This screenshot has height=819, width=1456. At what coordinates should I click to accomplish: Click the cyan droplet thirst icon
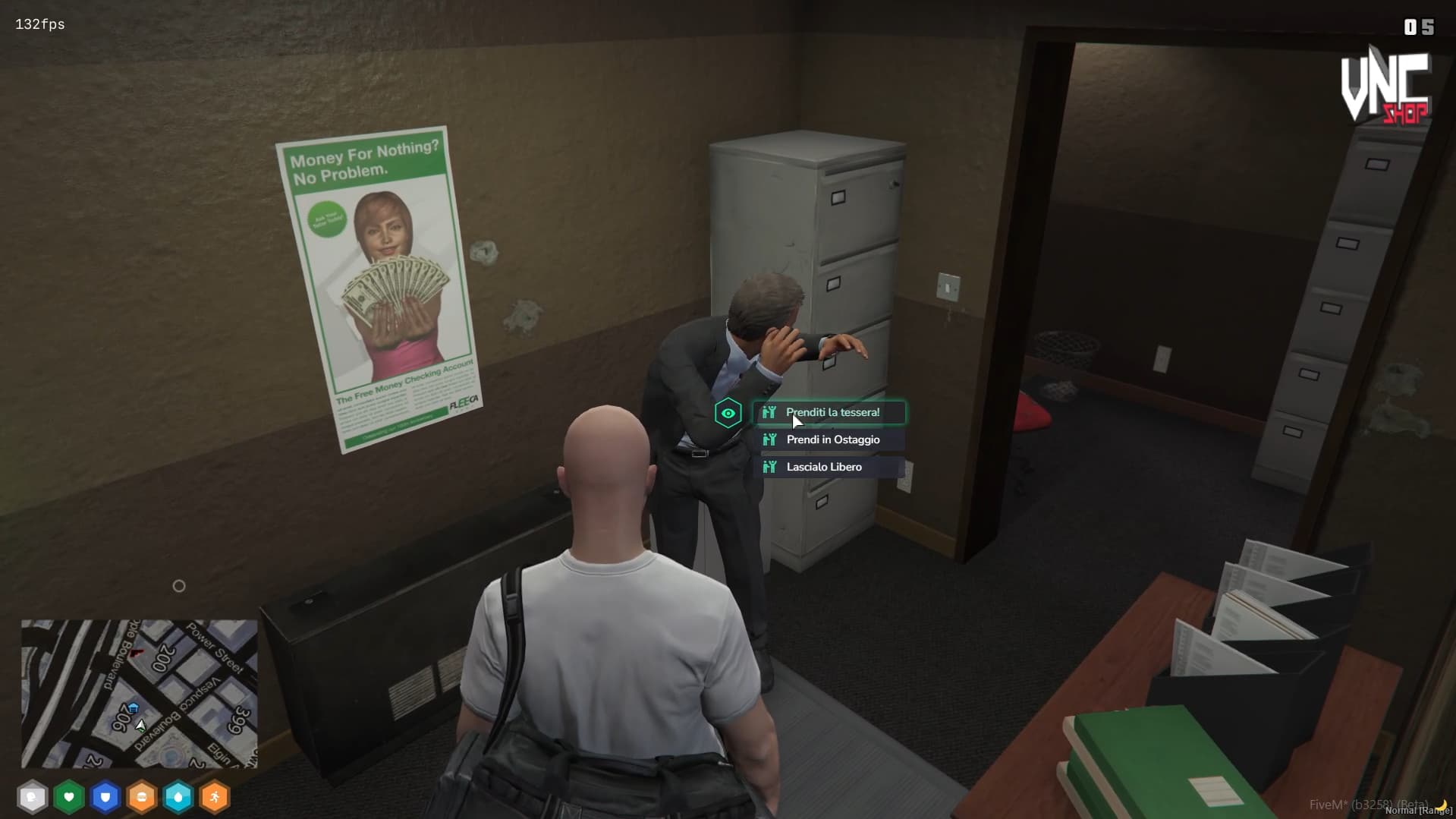pos(178,797)
